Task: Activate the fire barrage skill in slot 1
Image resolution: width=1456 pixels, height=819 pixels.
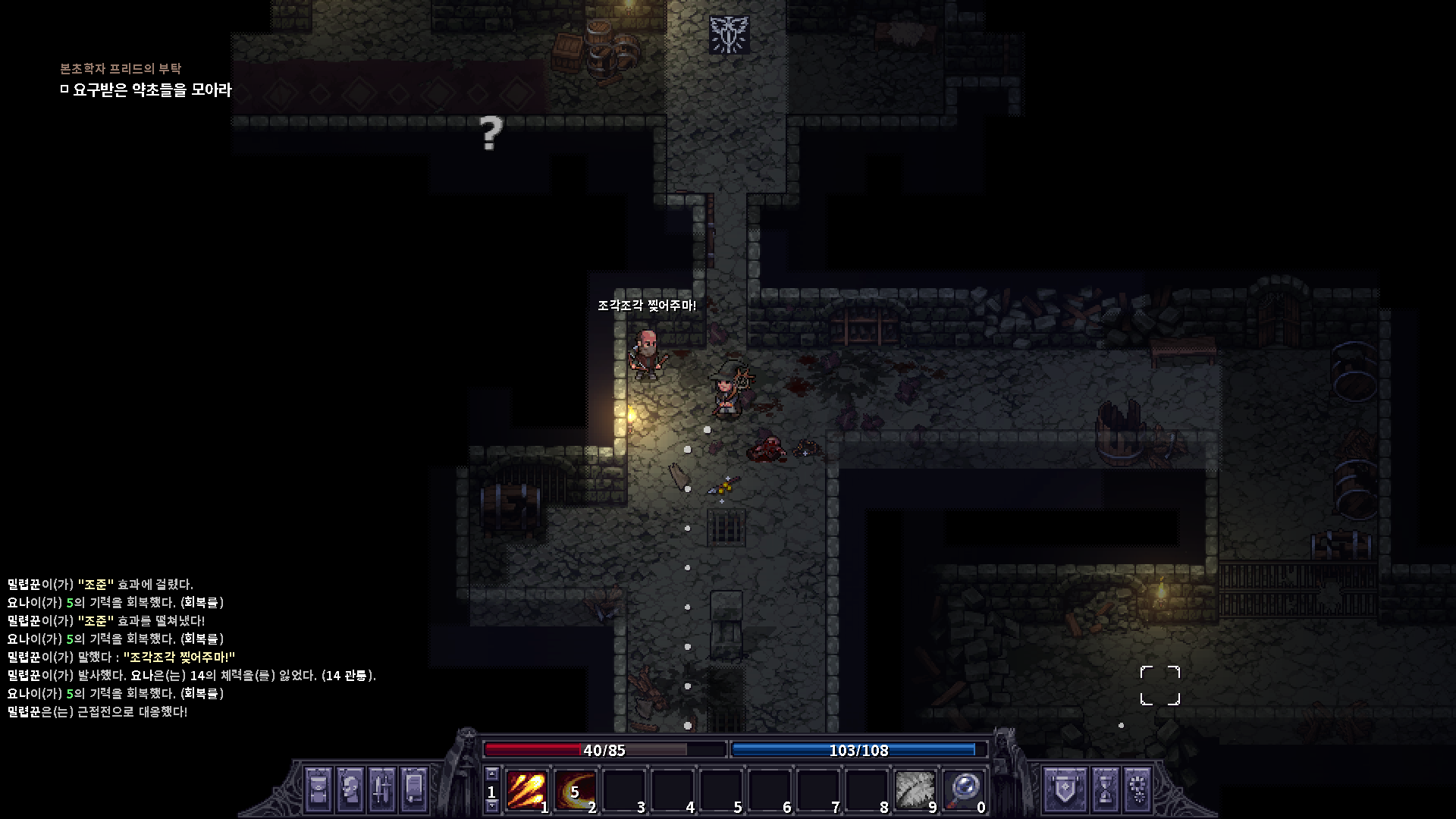Action: pos(526,790)
